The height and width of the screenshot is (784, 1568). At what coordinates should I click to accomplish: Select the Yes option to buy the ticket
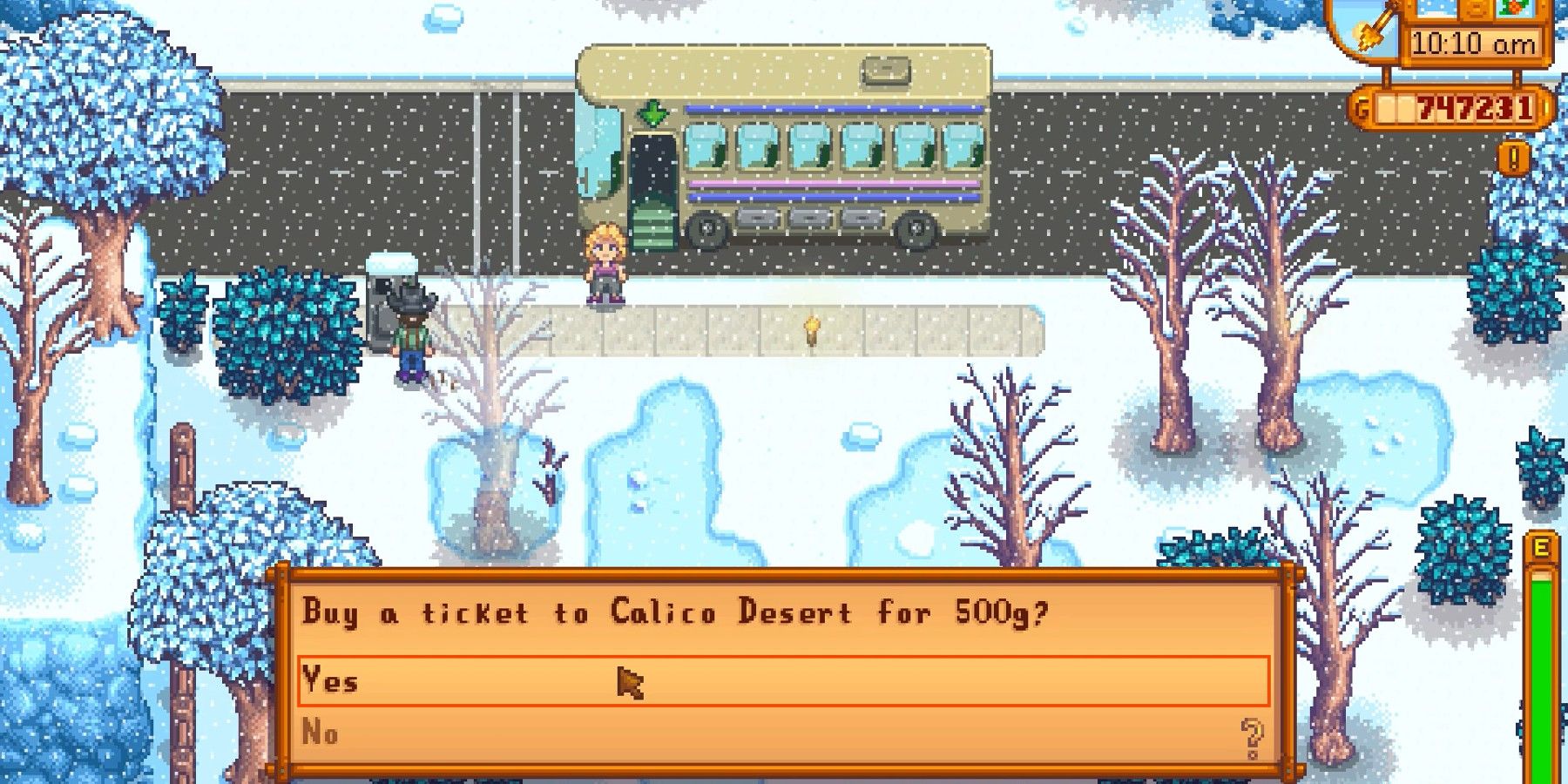pos(331,682)
